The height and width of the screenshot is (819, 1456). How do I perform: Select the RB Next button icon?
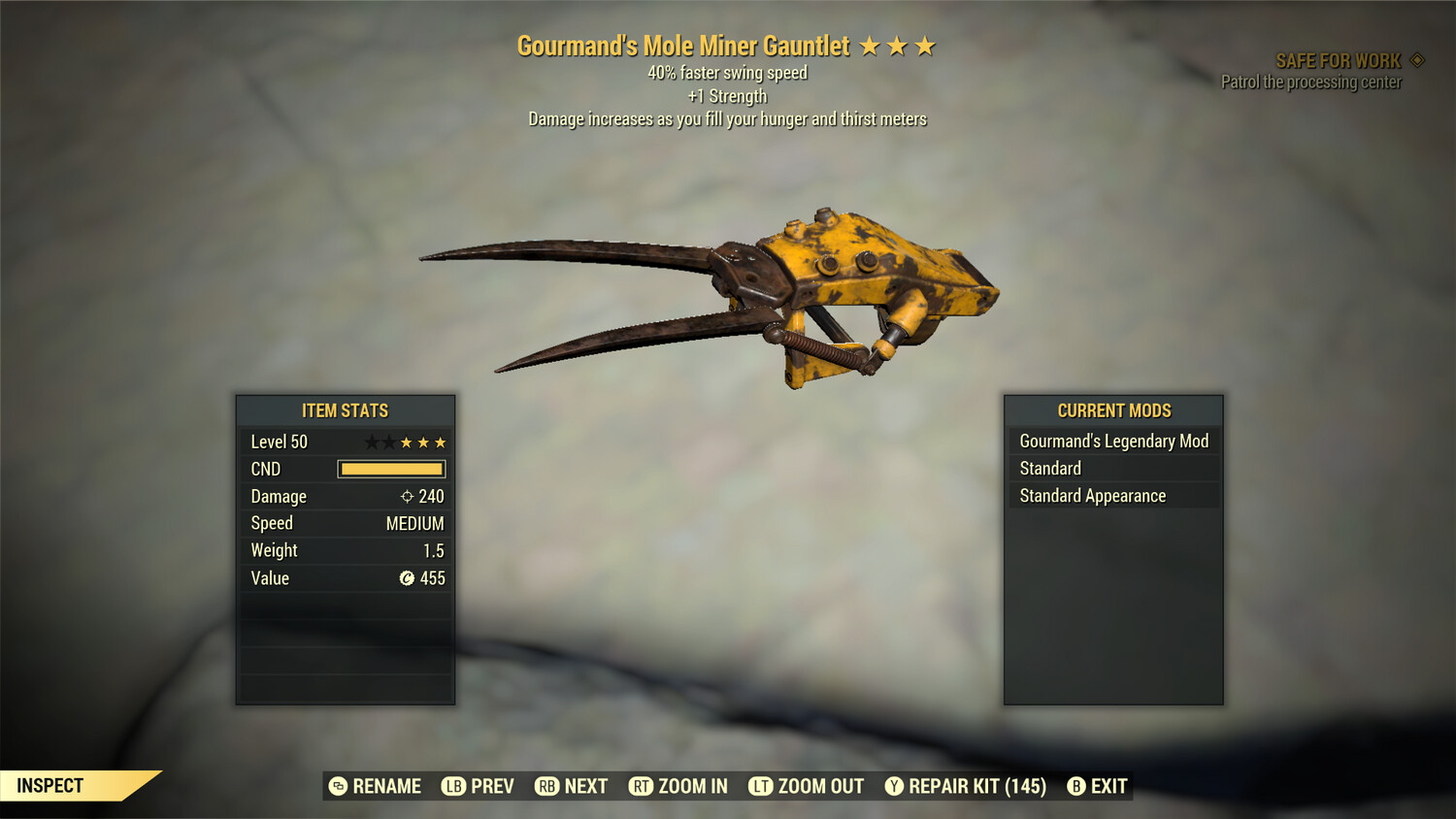tap(547, 786)
